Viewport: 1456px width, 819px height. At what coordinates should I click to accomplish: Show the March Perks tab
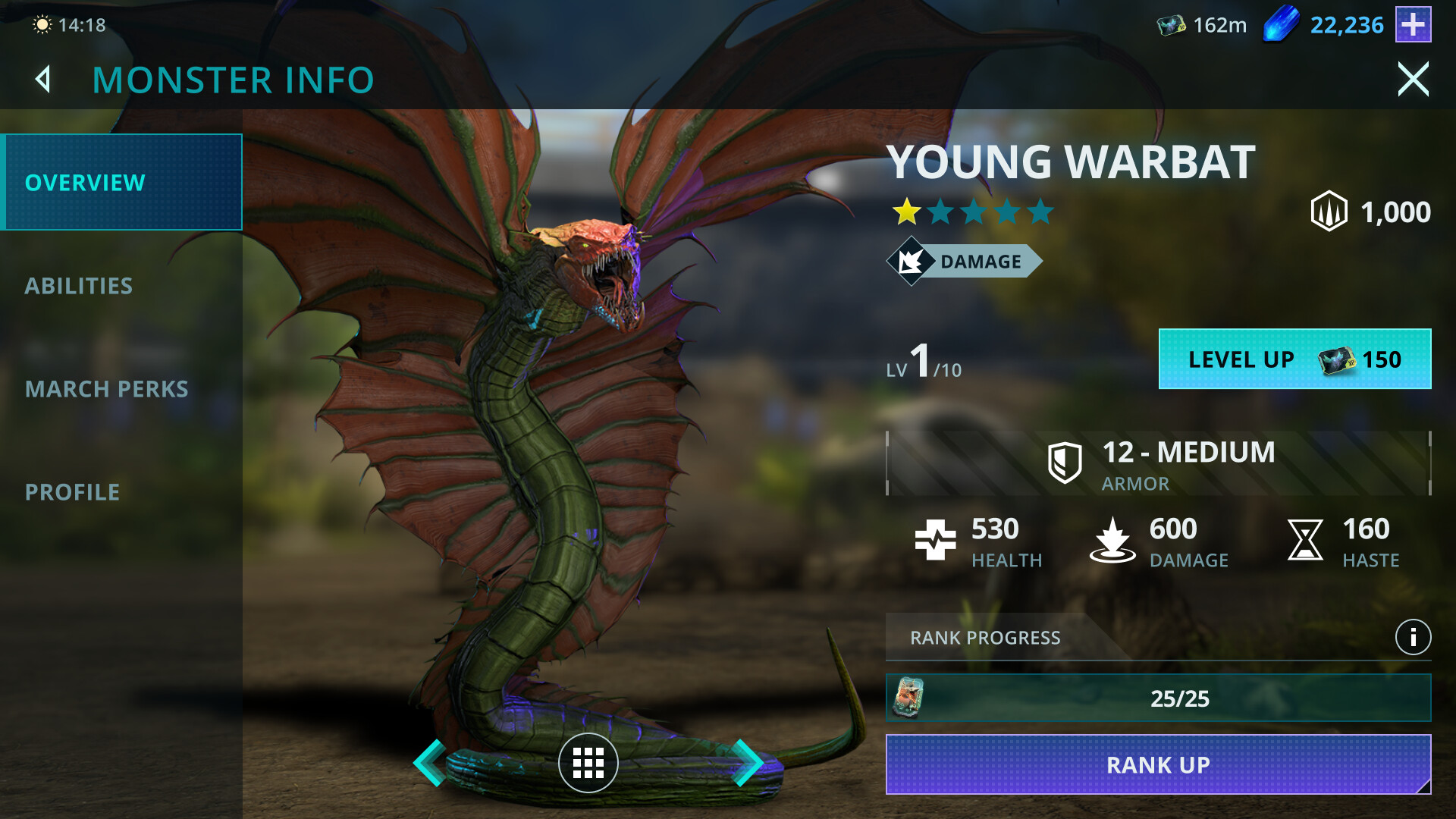[x=106, y=389]
